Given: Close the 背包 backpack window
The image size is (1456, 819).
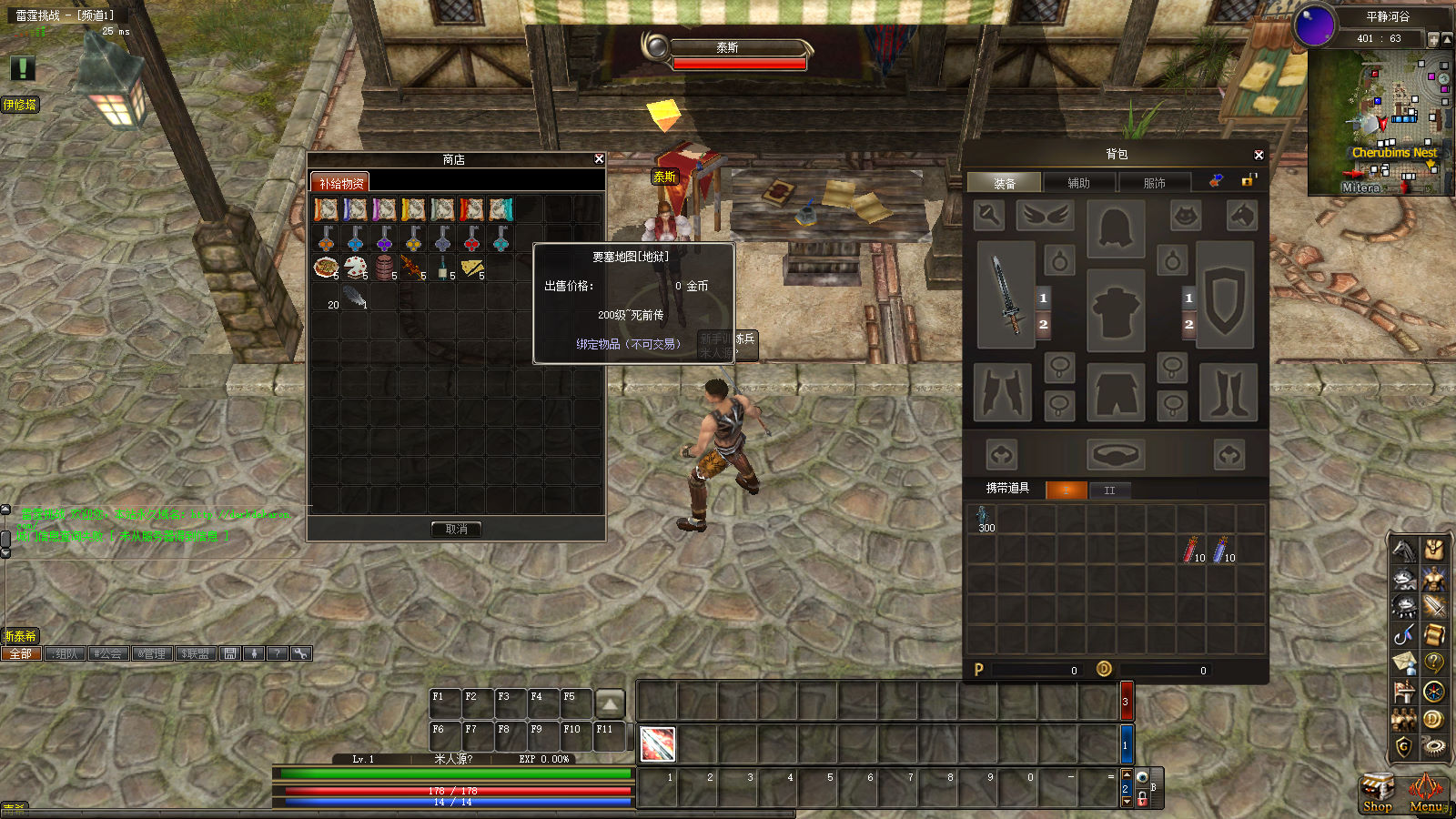Looking at the screenshot, I should pos(1259,155).
